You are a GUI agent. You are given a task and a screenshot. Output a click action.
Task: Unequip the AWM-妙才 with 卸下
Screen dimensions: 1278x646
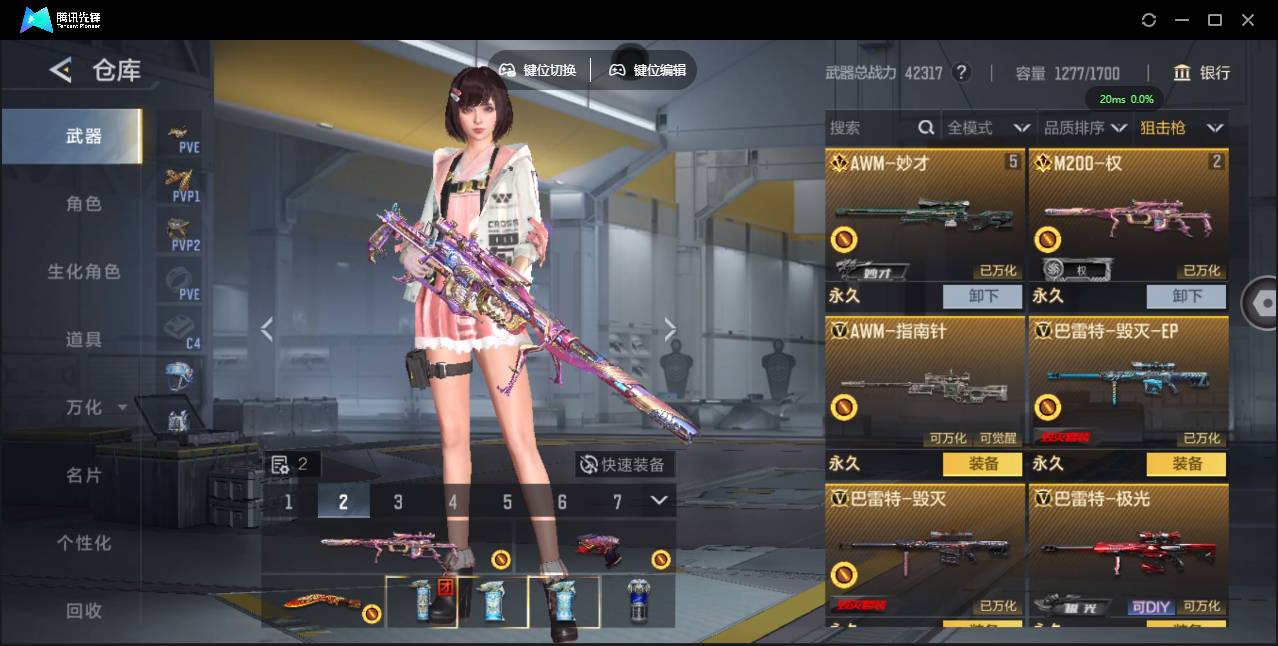982,296
